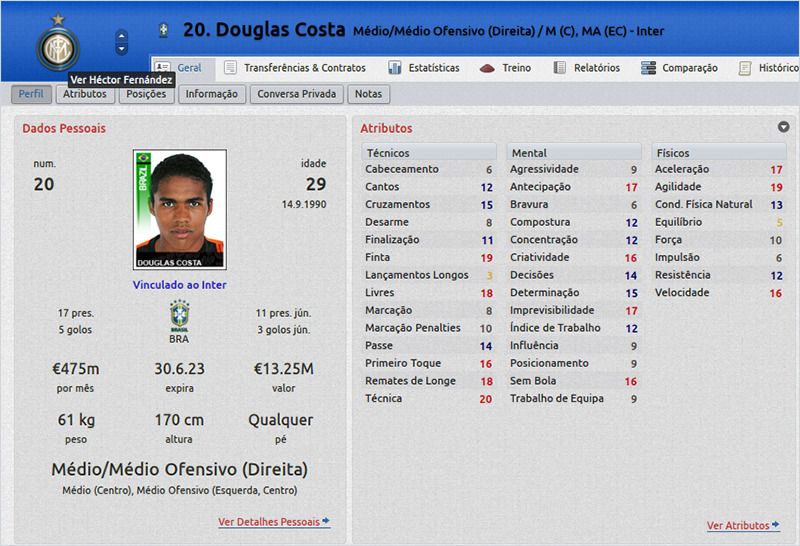Click Douglas Costa's portrait photo
The height and width of the screenshot is (546, 800).
[x=179, y=210]
